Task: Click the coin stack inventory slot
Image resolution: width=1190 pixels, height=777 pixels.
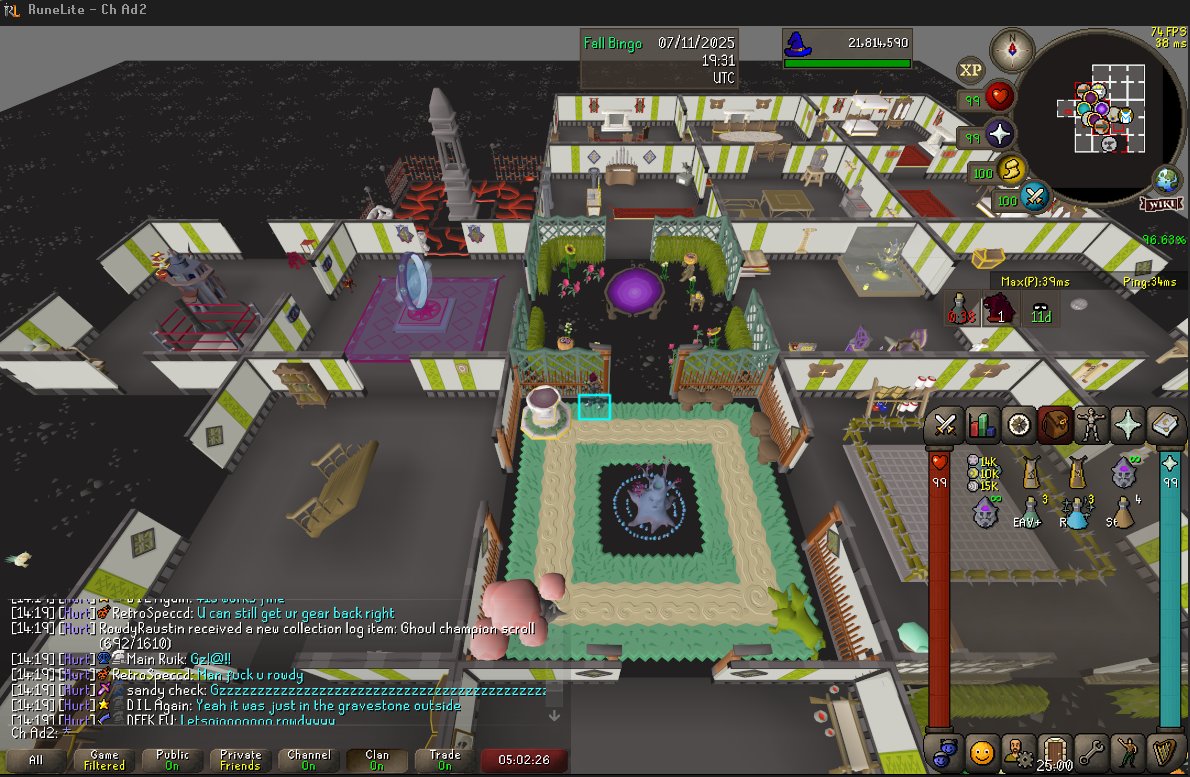Action: (x=983, y=474)
